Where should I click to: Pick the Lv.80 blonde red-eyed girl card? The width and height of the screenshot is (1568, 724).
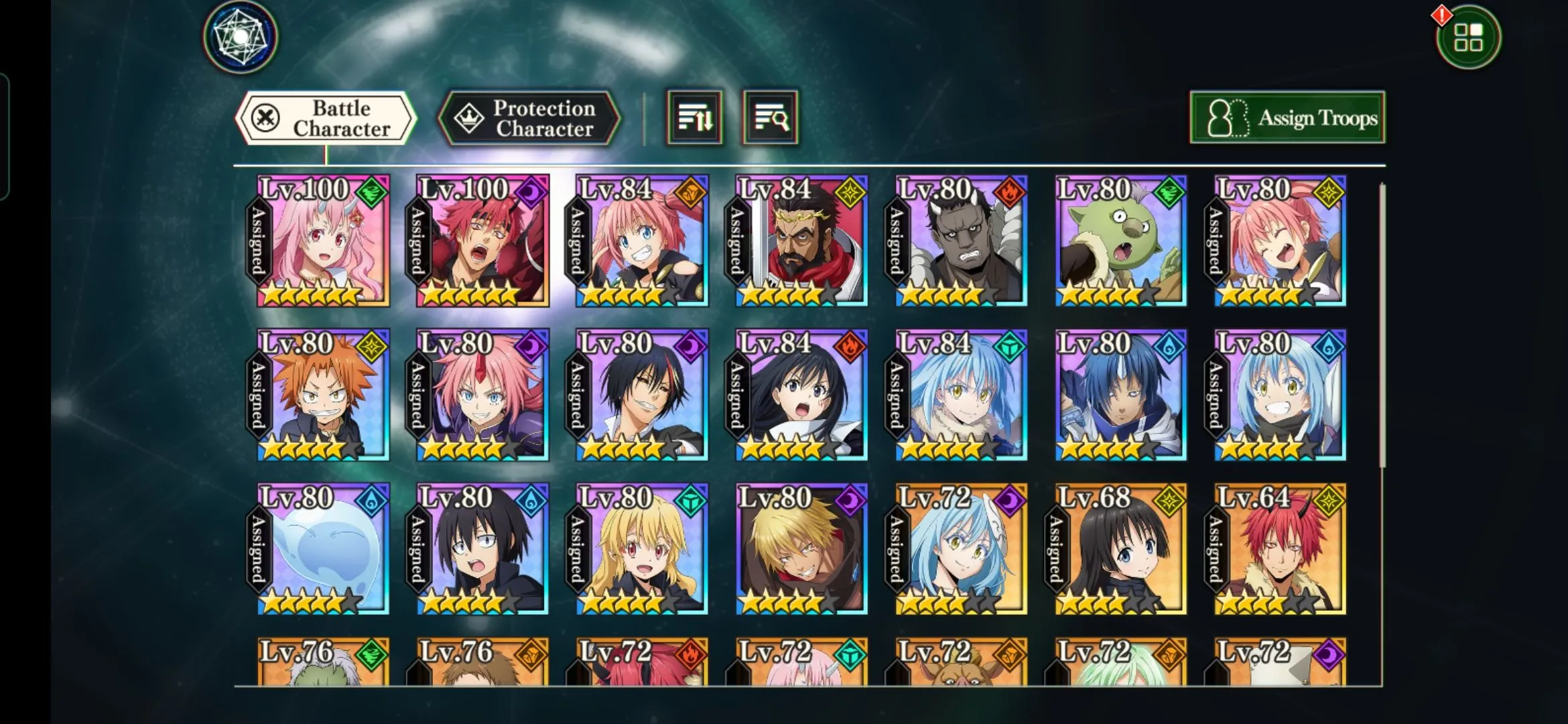tap(642, 550)
